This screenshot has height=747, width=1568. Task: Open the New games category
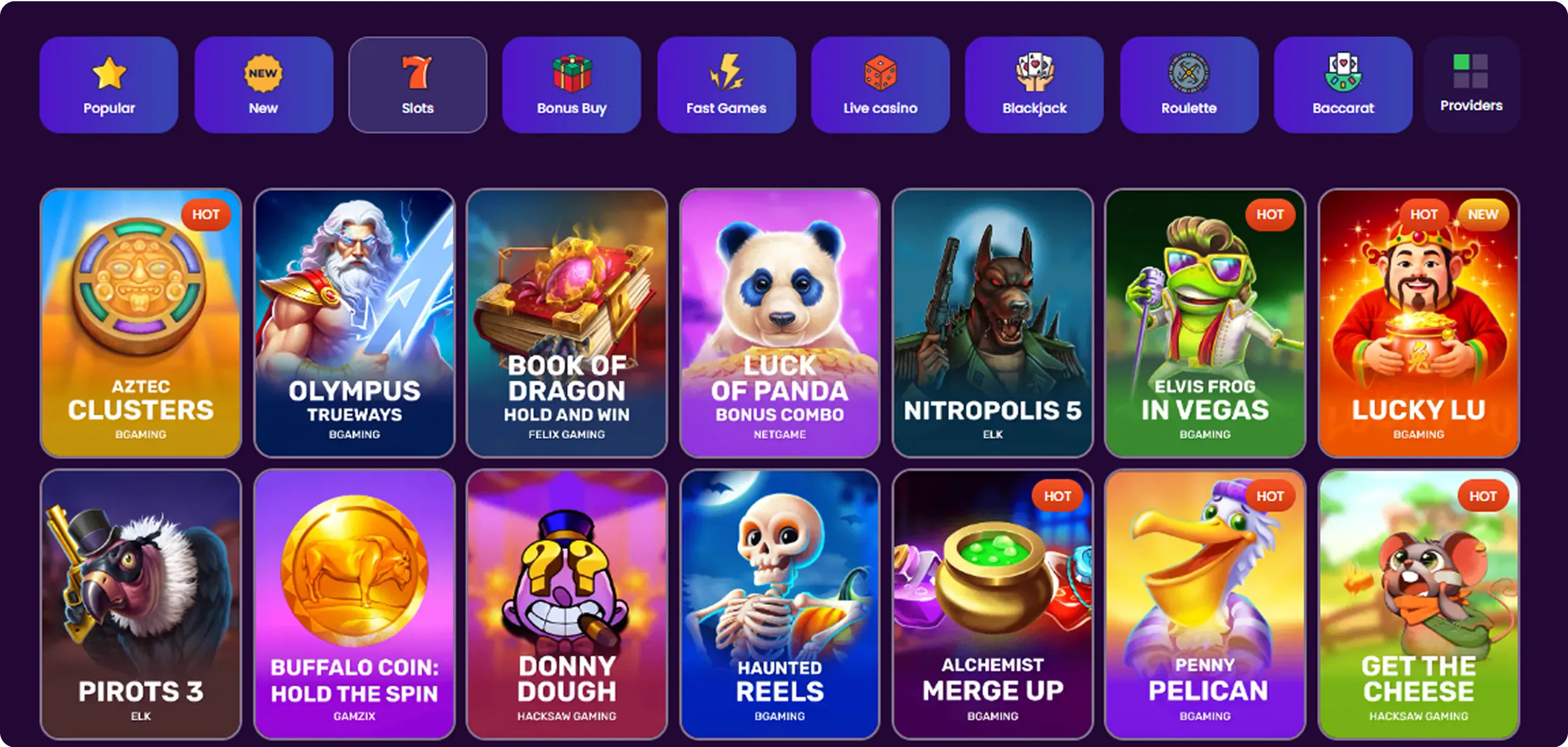click(x=263, y=85)
